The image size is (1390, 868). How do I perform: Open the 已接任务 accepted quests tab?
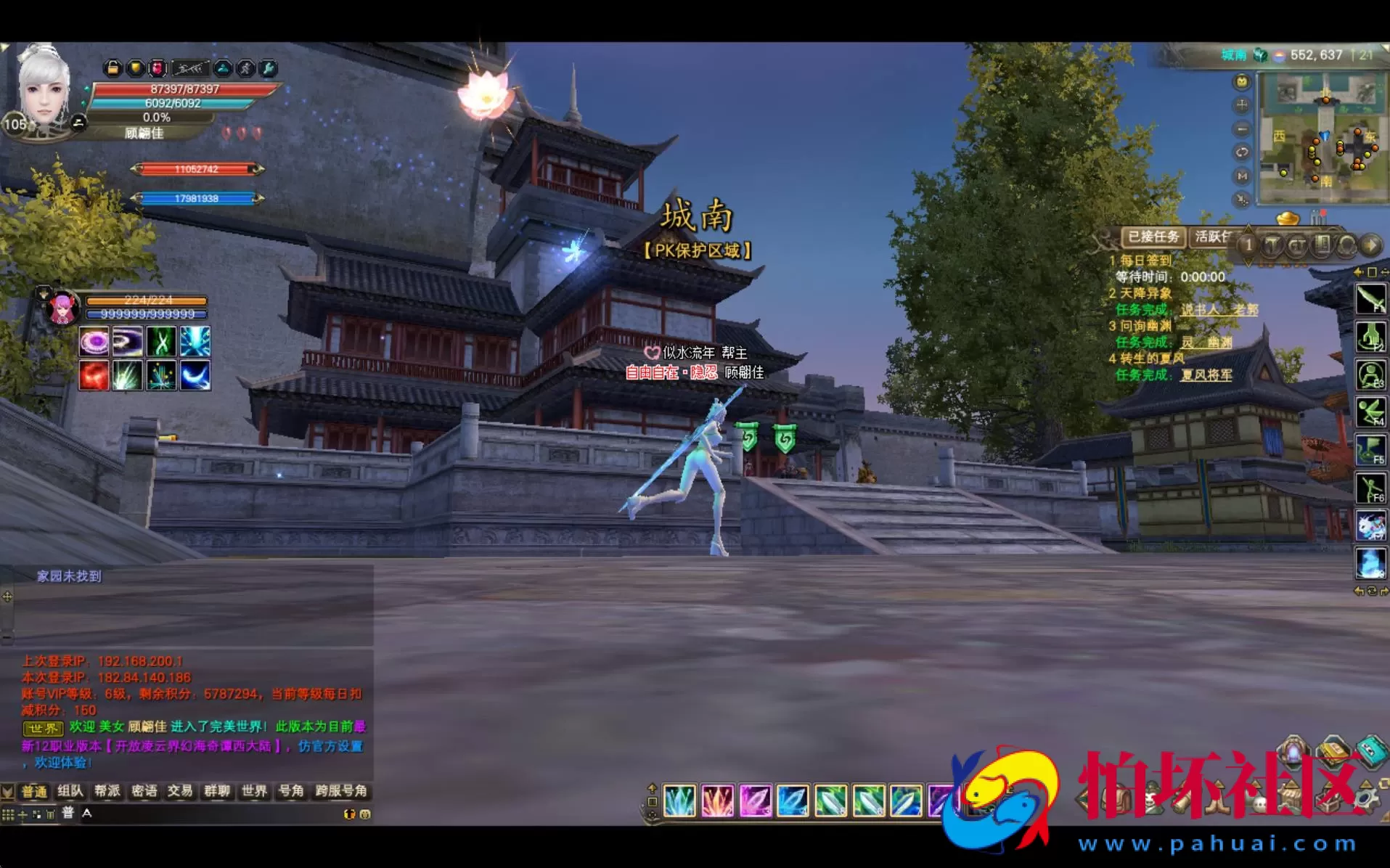tap(1153, 237)
